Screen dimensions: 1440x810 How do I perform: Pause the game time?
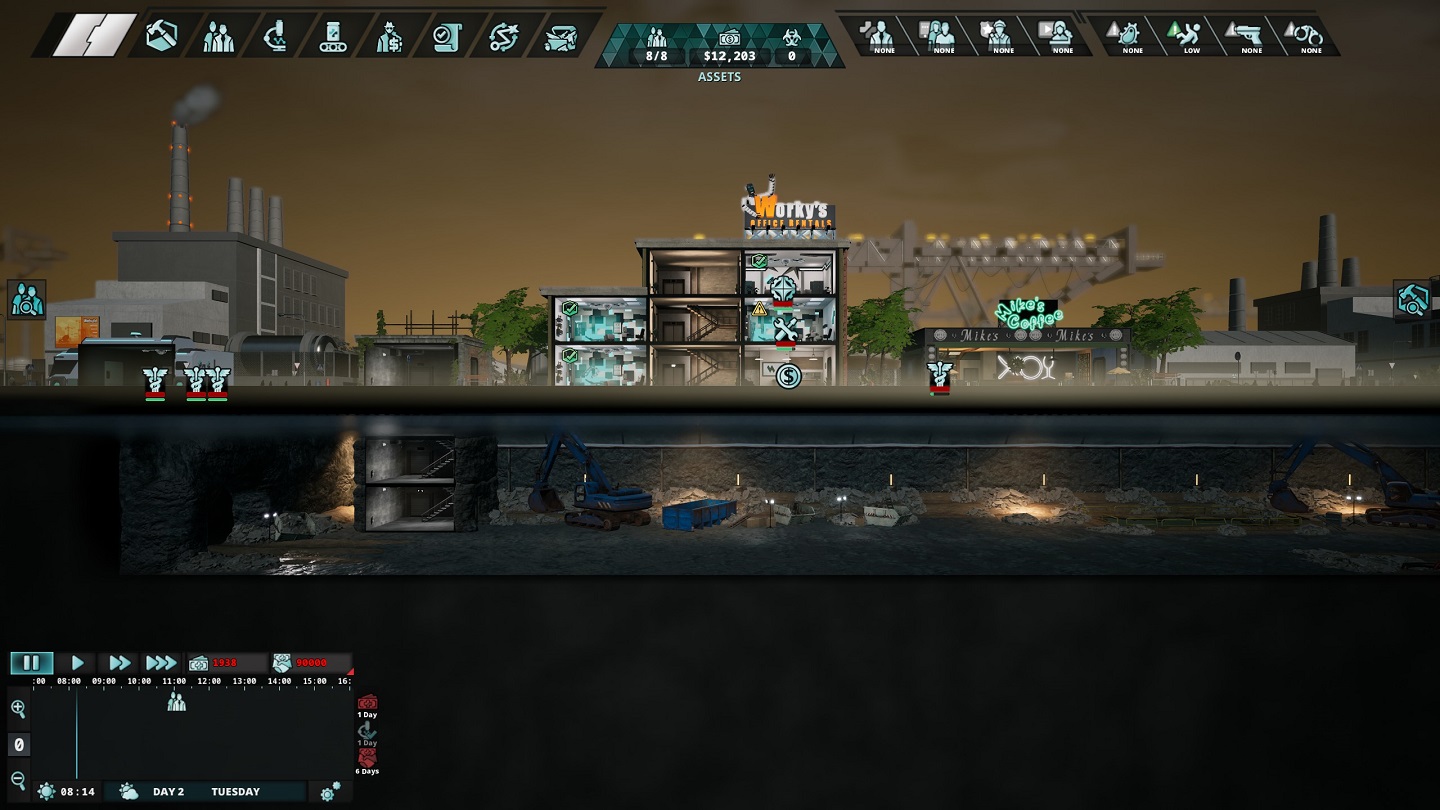[x=31, y=663]
